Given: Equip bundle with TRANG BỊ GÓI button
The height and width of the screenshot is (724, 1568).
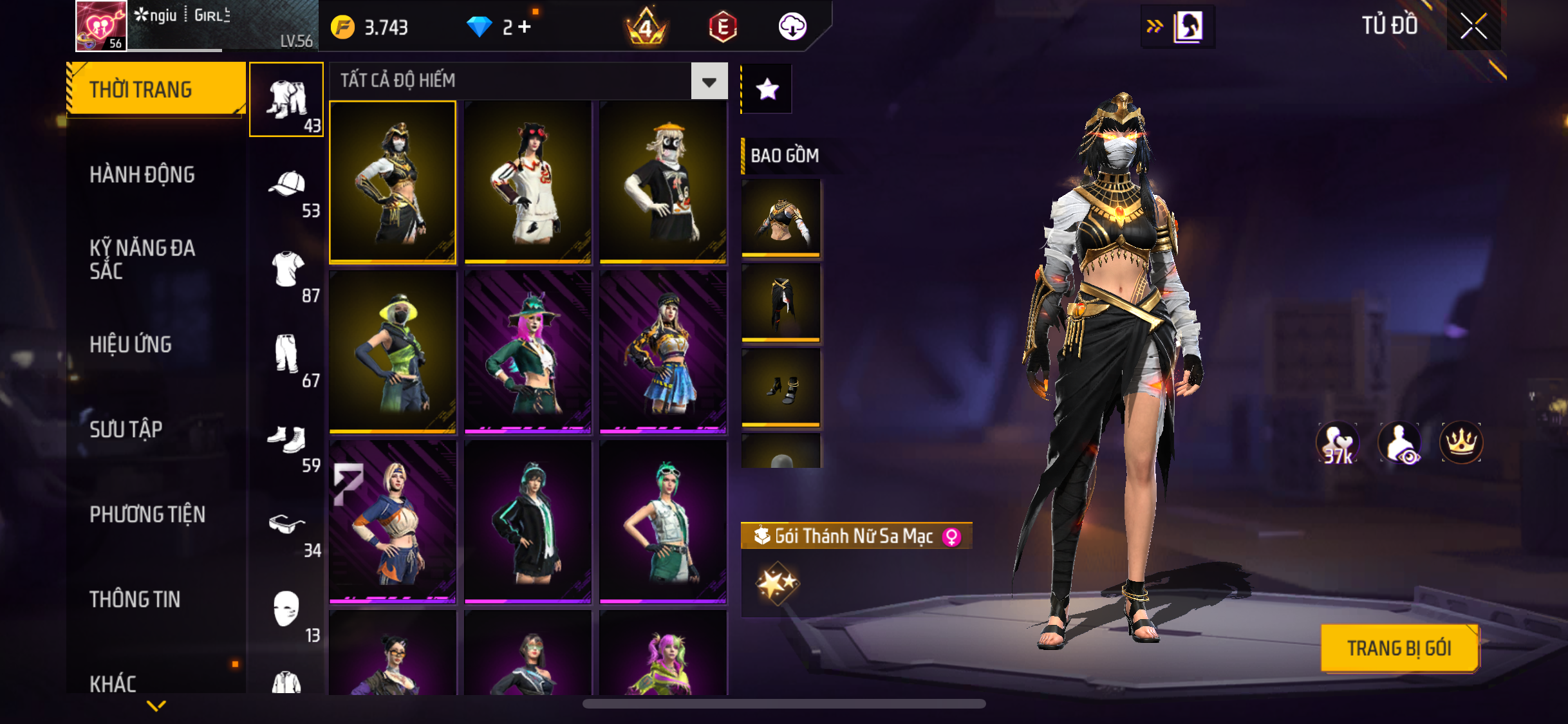Looking at the screenshot, I should [x=1399, y=648].
